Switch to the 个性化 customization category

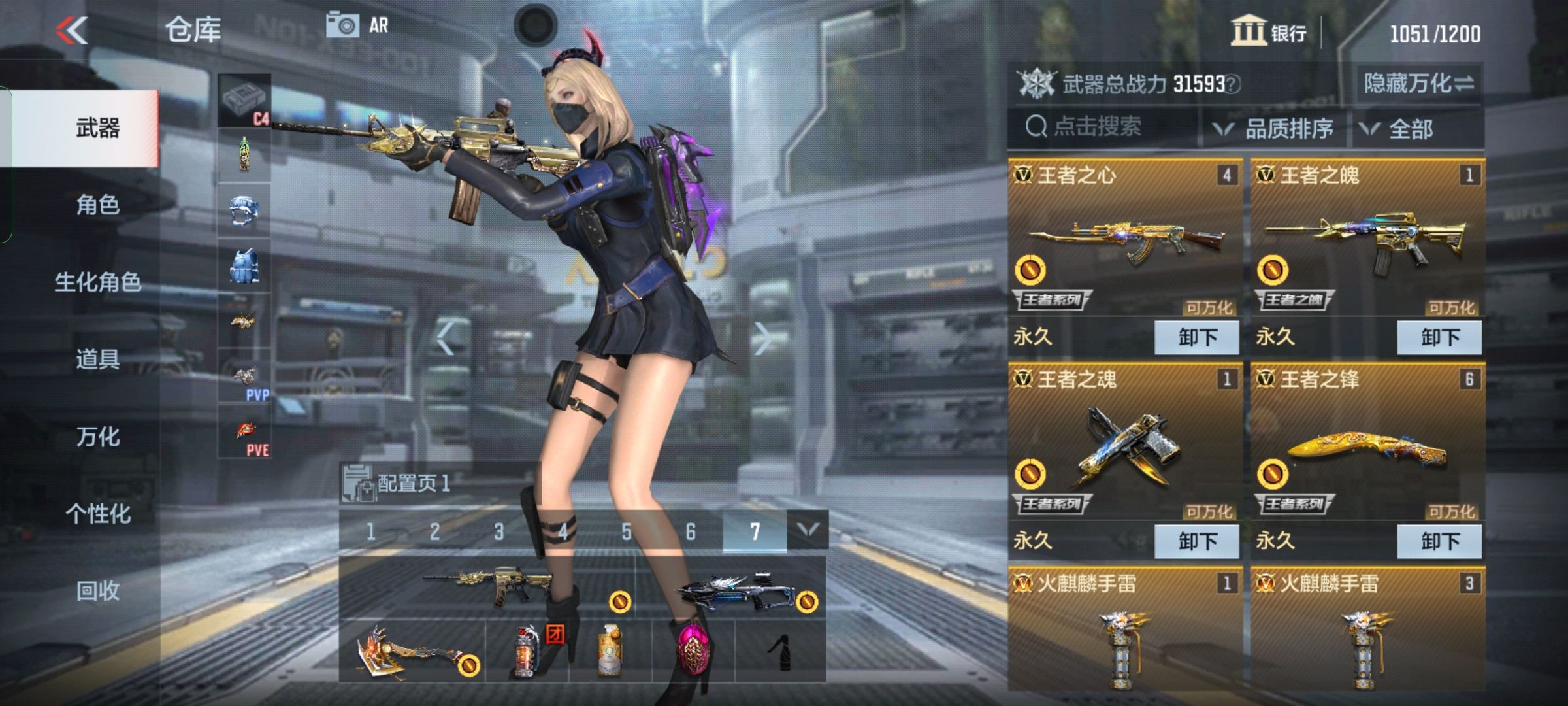tap(98, 514)
